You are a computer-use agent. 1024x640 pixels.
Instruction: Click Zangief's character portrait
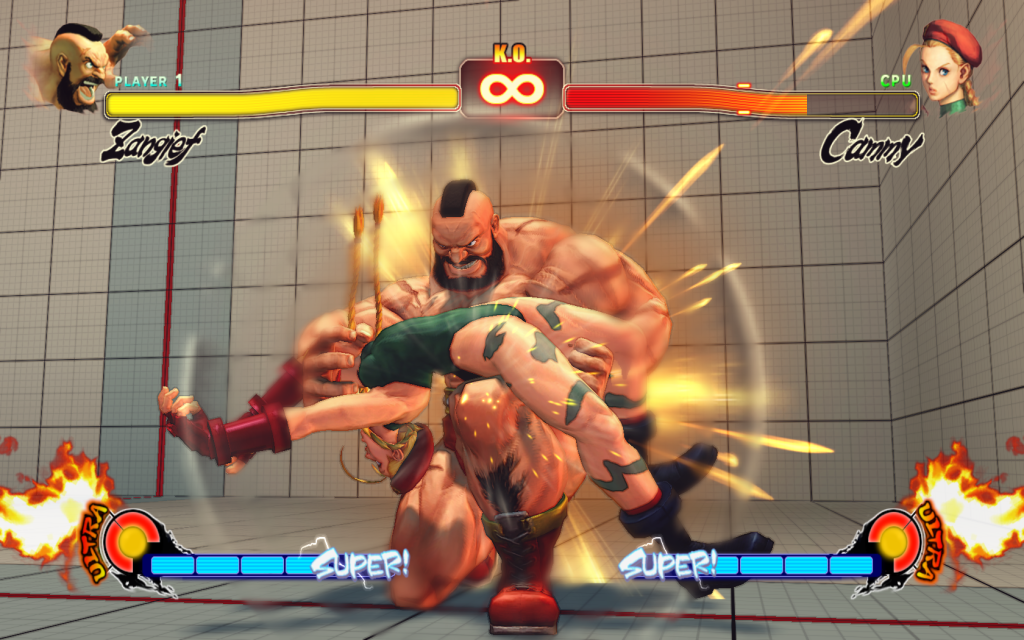pos(82,65)
